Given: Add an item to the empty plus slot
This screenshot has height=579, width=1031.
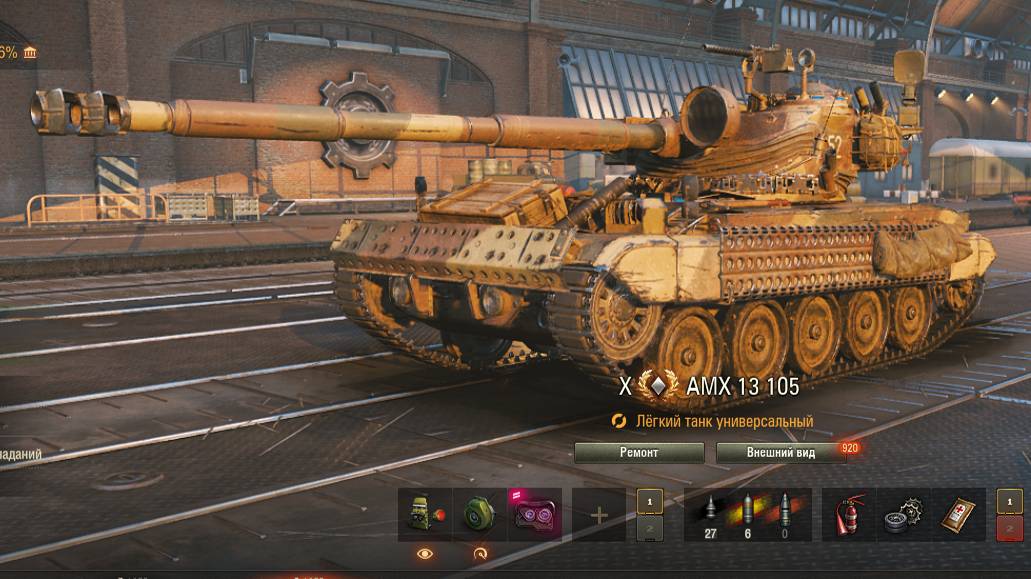Looking at the screenshot, I should pyautogui.click(x=599, y=515).
